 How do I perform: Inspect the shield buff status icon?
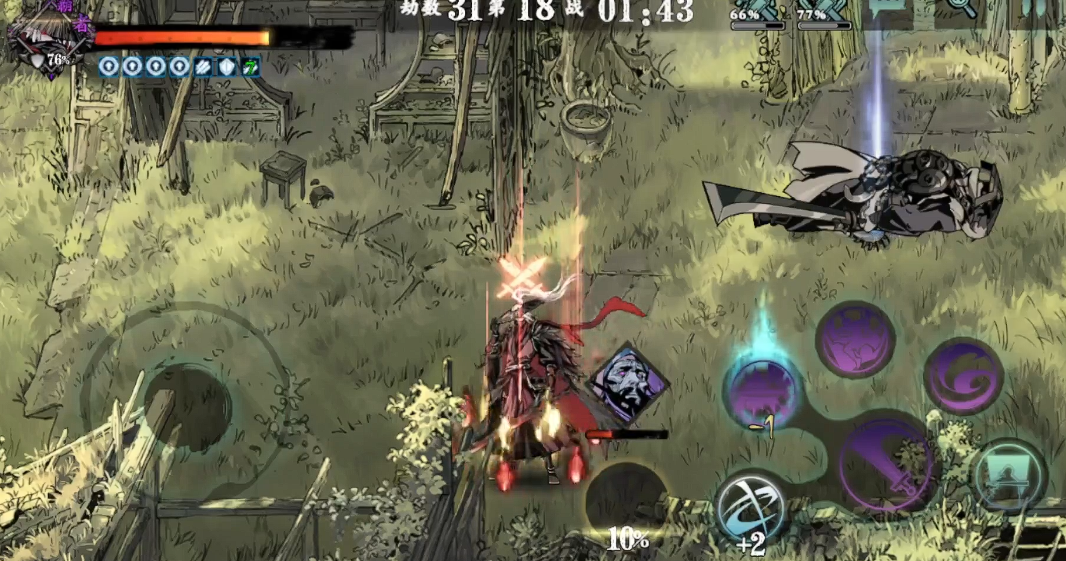click(x=227, y=67)
